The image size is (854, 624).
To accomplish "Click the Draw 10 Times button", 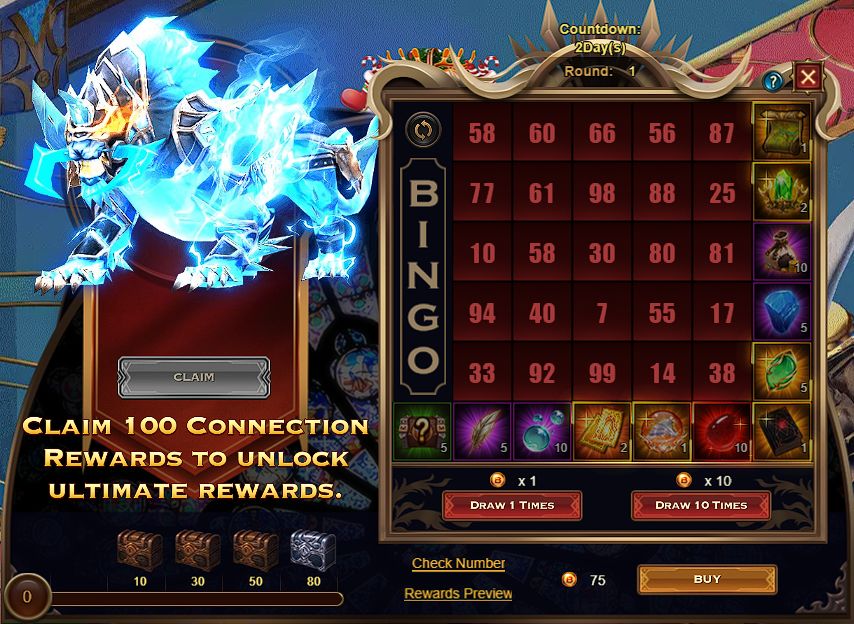I will pos(701,505).
